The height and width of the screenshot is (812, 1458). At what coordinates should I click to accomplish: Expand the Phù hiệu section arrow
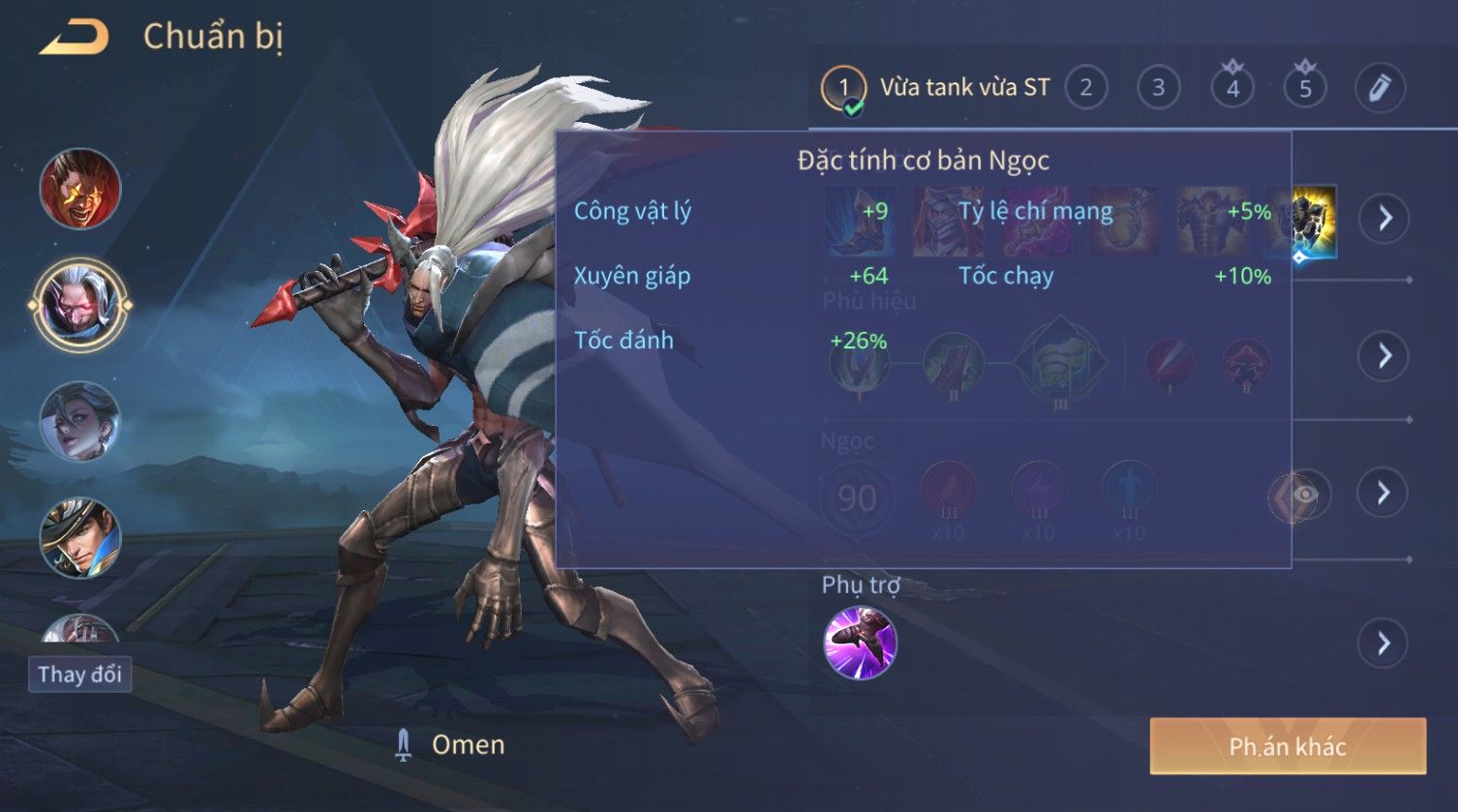pyautogui.click(x=1384, y=355)
